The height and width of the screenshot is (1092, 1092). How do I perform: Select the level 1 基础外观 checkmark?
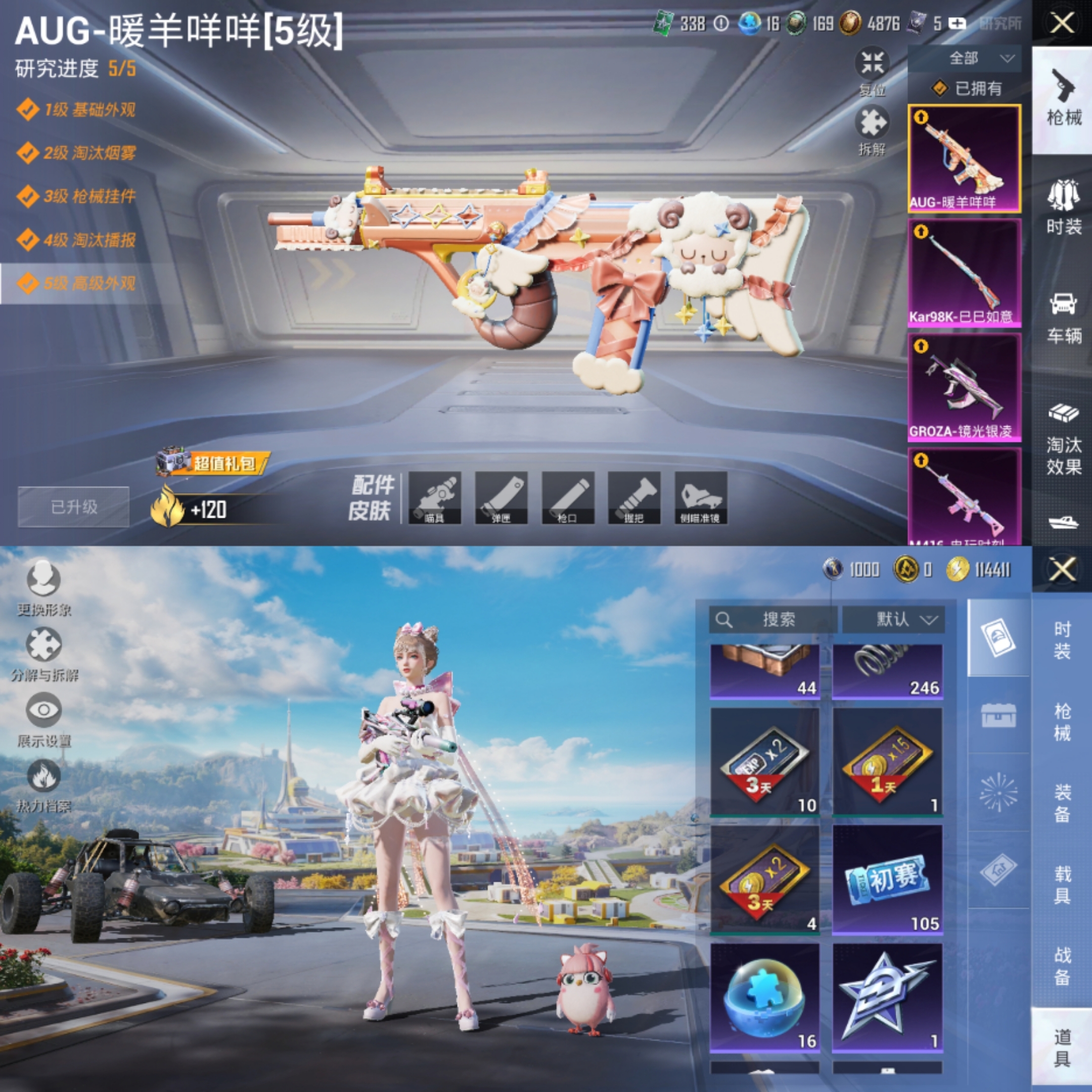[x=27, y=111]
